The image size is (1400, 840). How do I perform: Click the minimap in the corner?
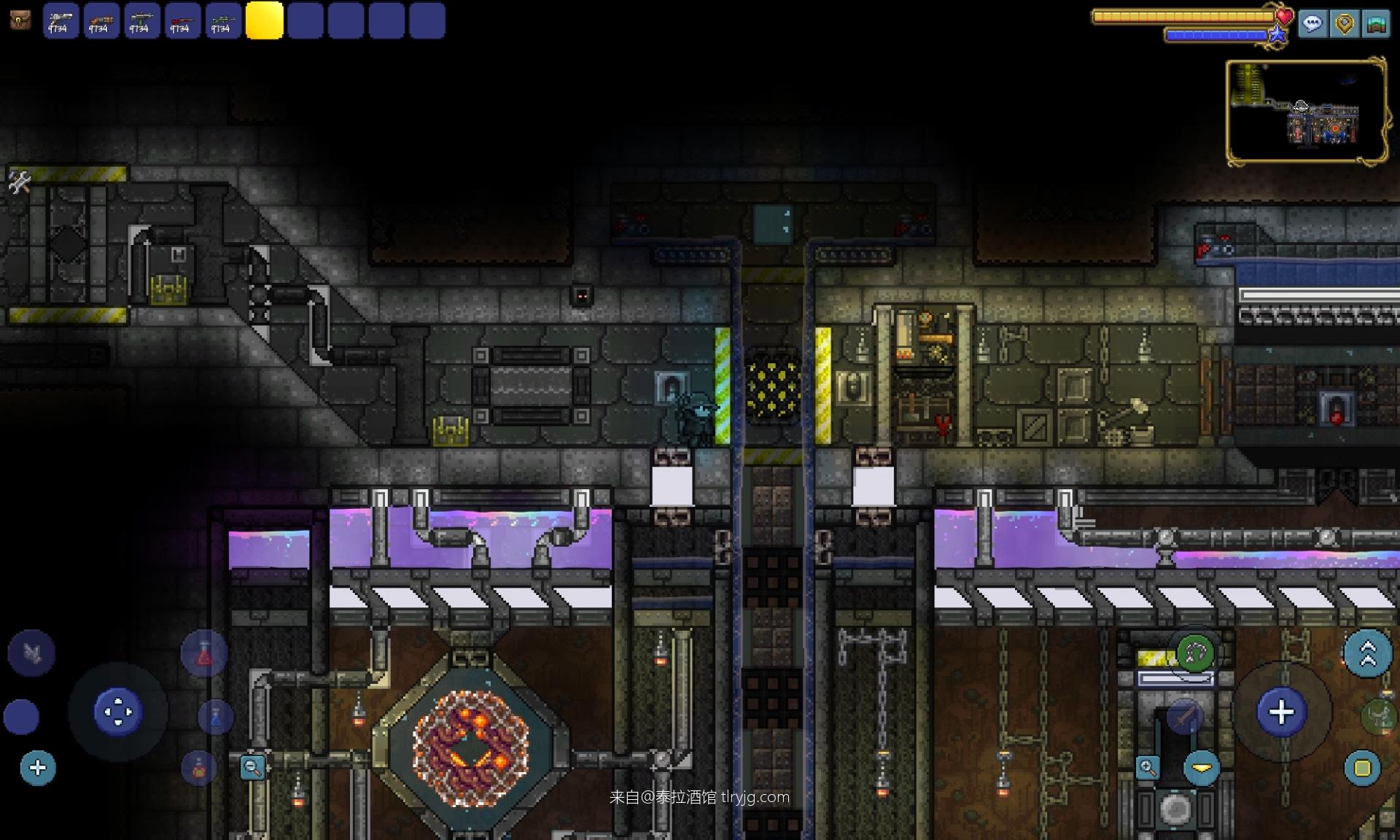pos(1307,111)
